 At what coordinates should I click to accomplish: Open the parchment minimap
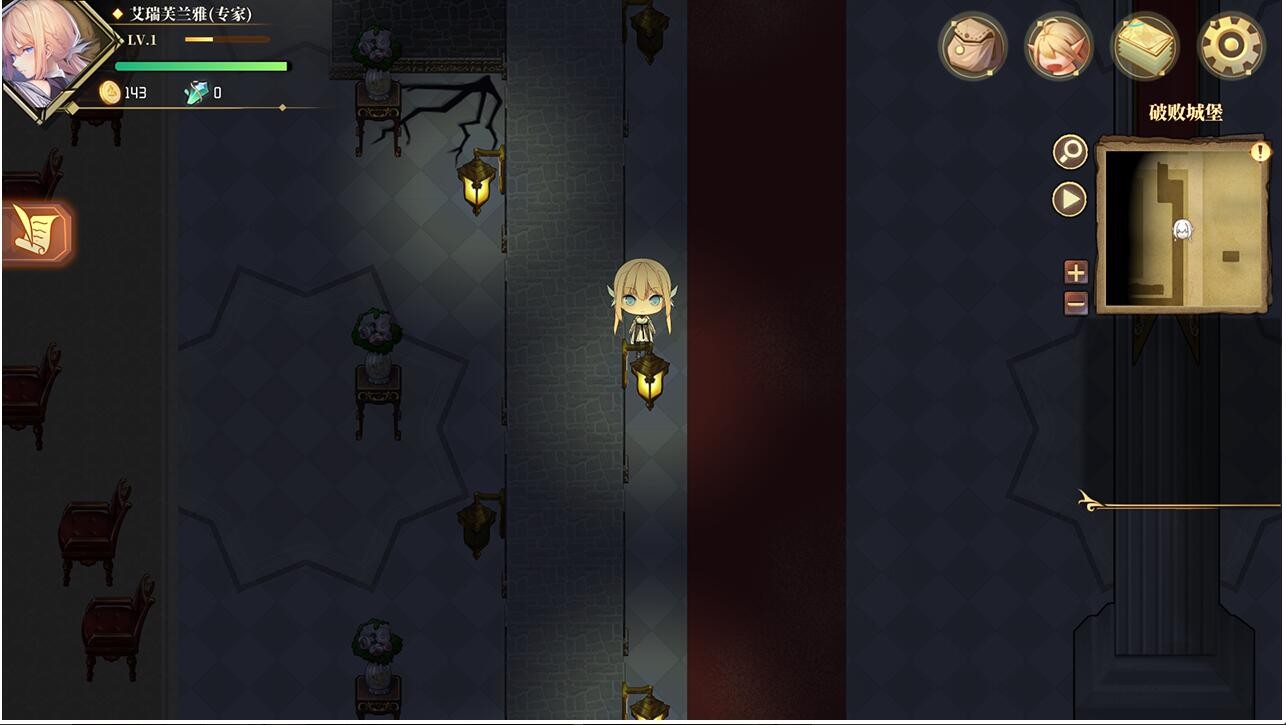pyautogui.click(x=1183, y=227)
